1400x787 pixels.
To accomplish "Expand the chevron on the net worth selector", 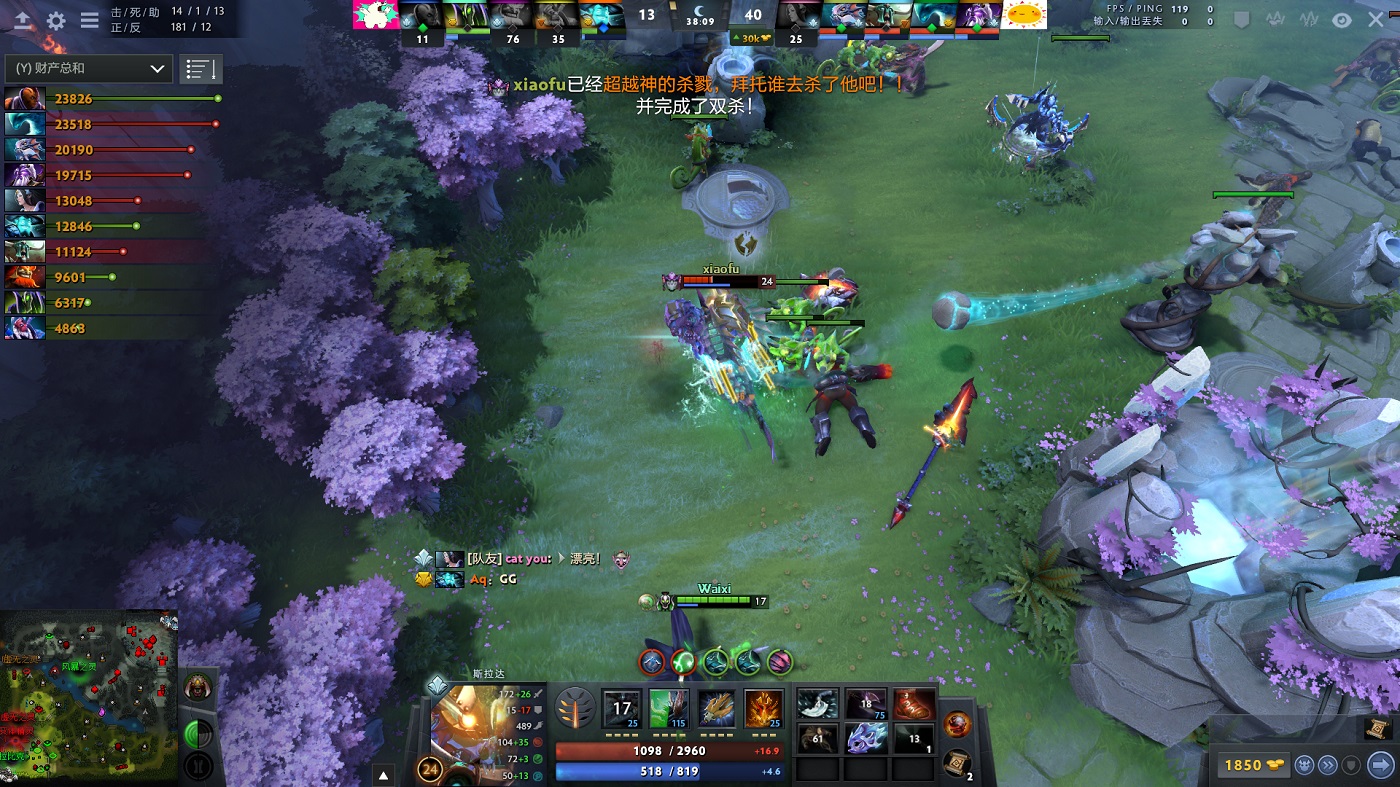I will [156, 69].
